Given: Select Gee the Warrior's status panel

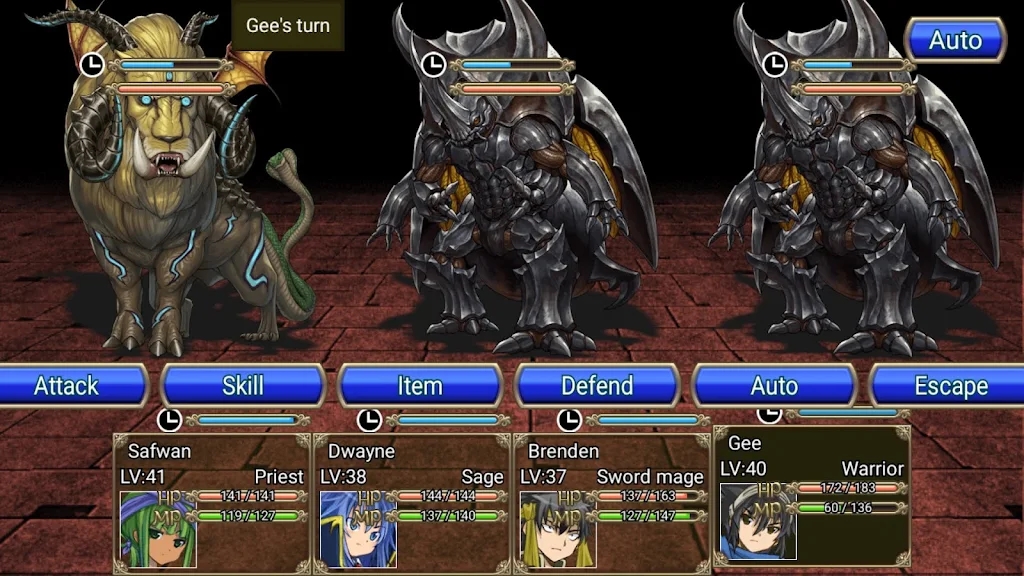Looking at the screenshot, I should click(811, 493).
